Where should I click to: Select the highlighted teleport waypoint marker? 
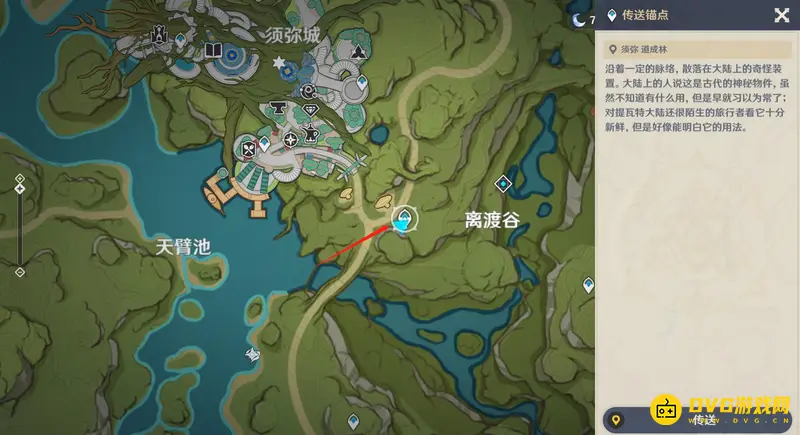tap(404, 220)
